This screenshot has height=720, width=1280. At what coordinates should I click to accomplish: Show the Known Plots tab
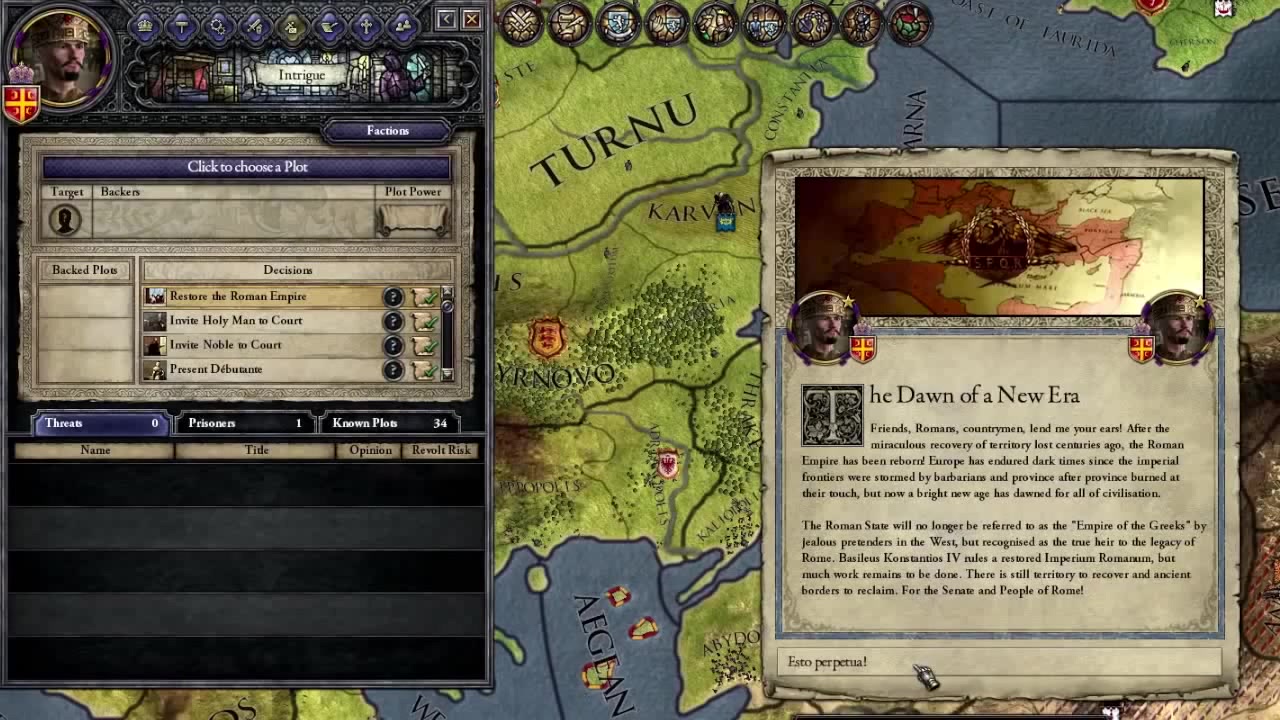tap(390, 423)
